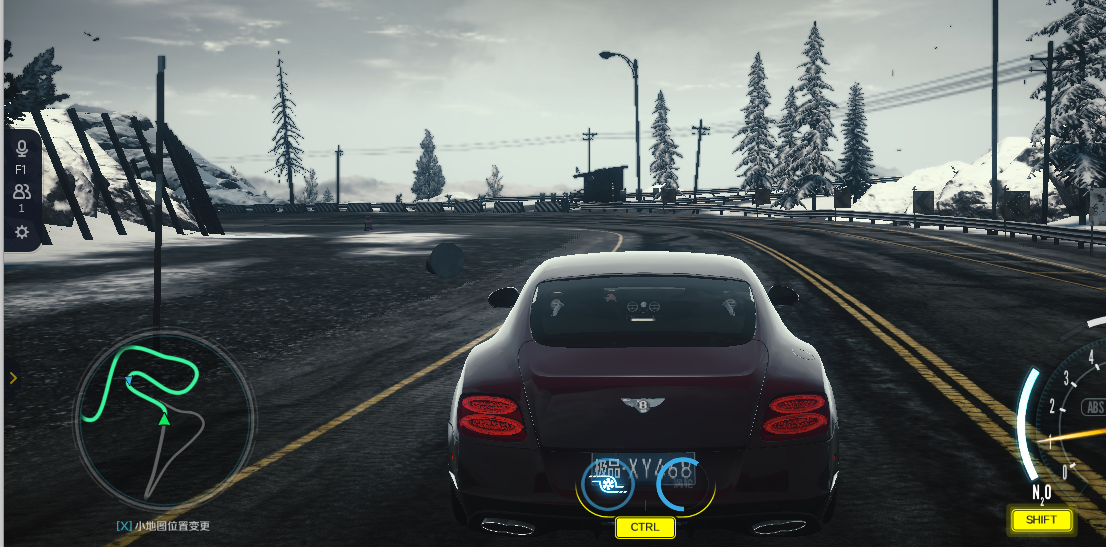Screen dimensions: 1106x547
Task: Open the gear settings icon
Action: [x=21, y=232]
